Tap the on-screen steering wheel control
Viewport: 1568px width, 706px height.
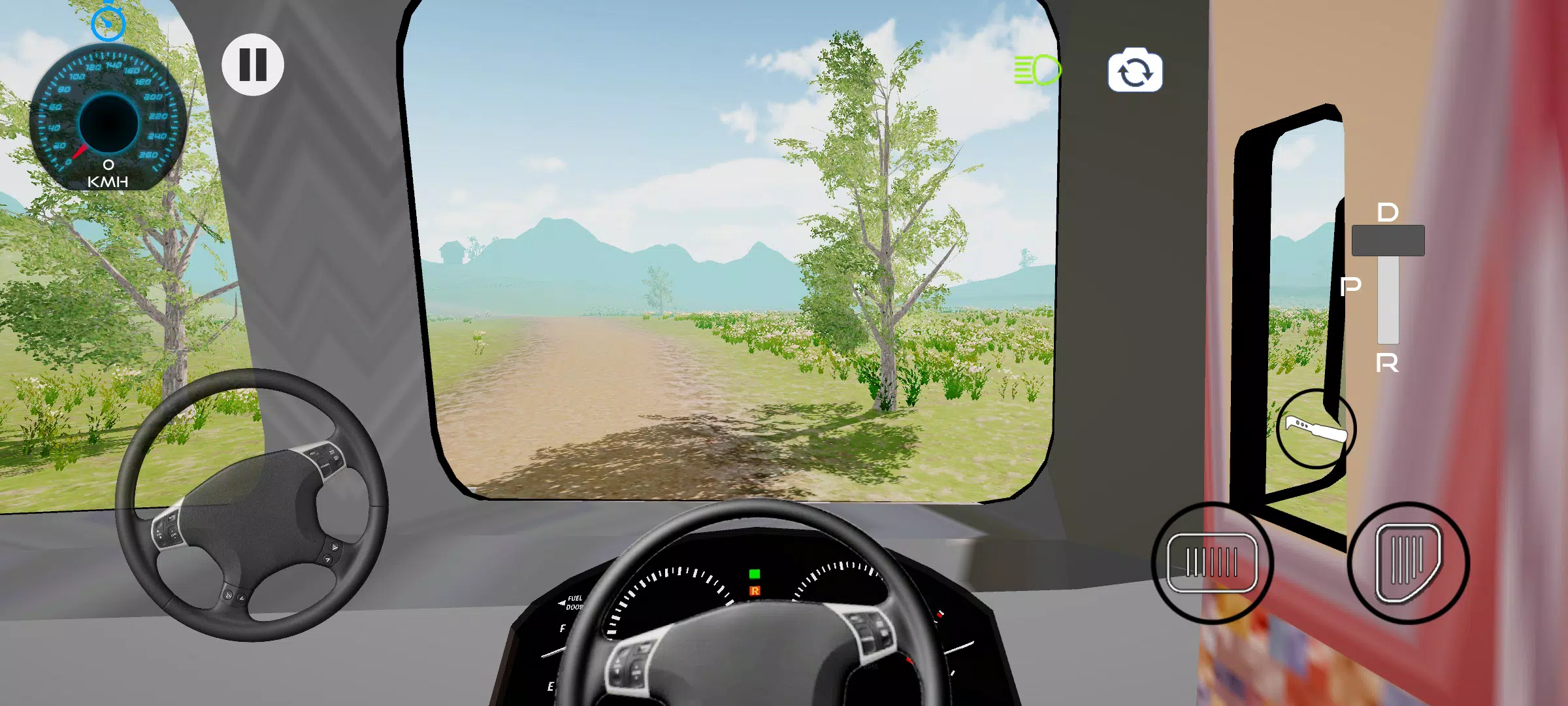click(252, 505)
